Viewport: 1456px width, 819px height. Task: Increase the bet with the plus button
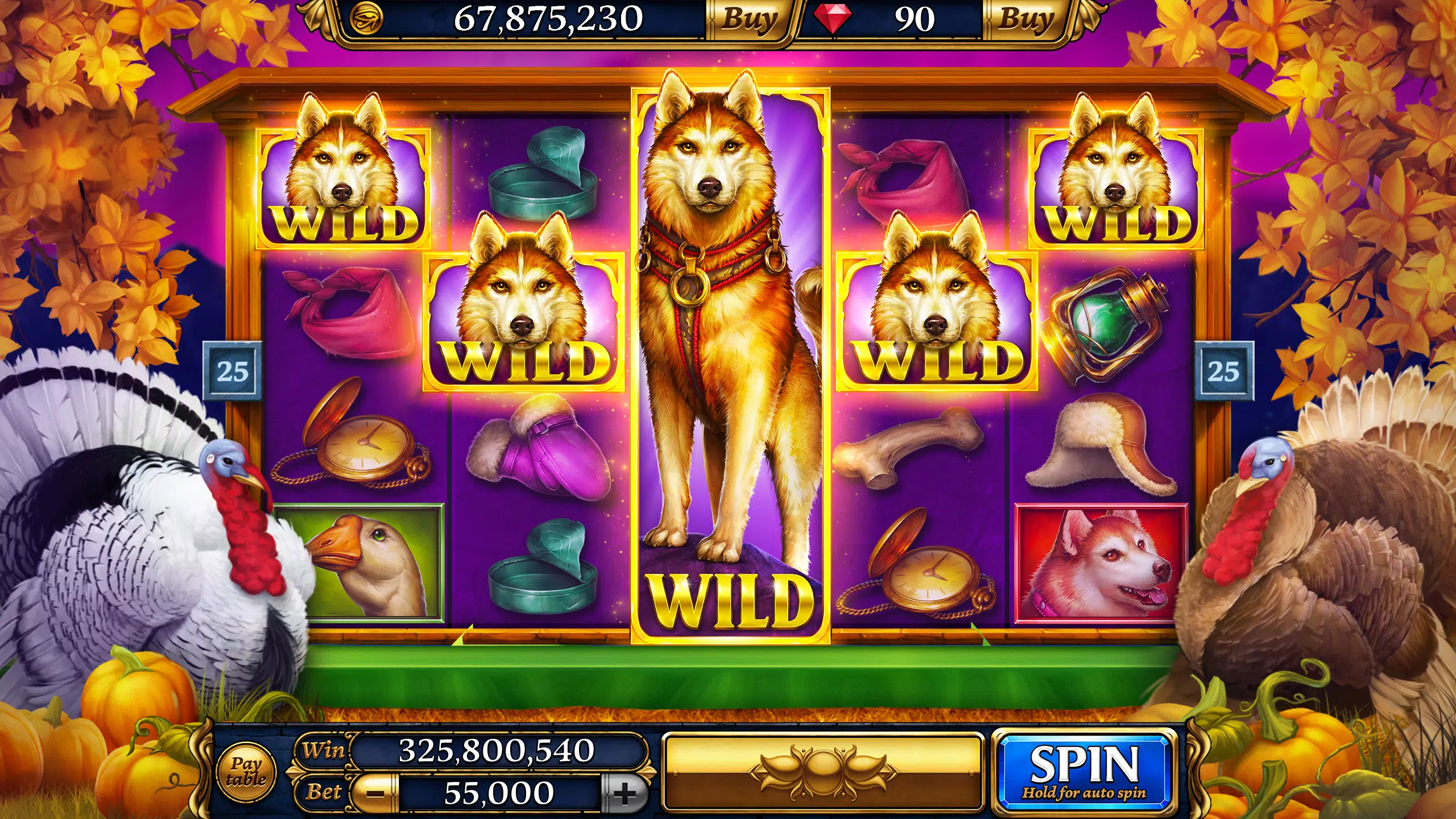coord(624,793)
